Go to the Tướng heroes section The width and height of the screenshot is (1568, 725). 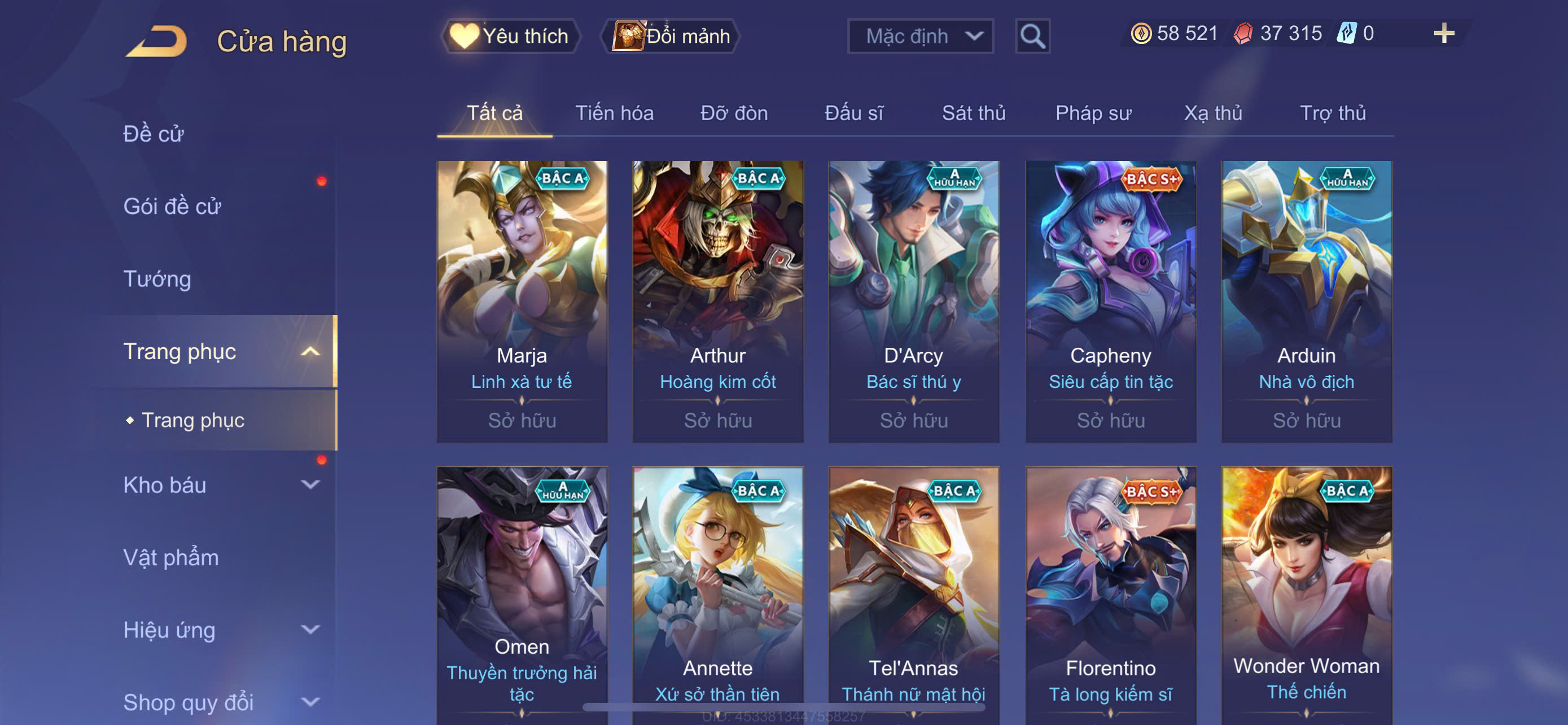[157, 279]
